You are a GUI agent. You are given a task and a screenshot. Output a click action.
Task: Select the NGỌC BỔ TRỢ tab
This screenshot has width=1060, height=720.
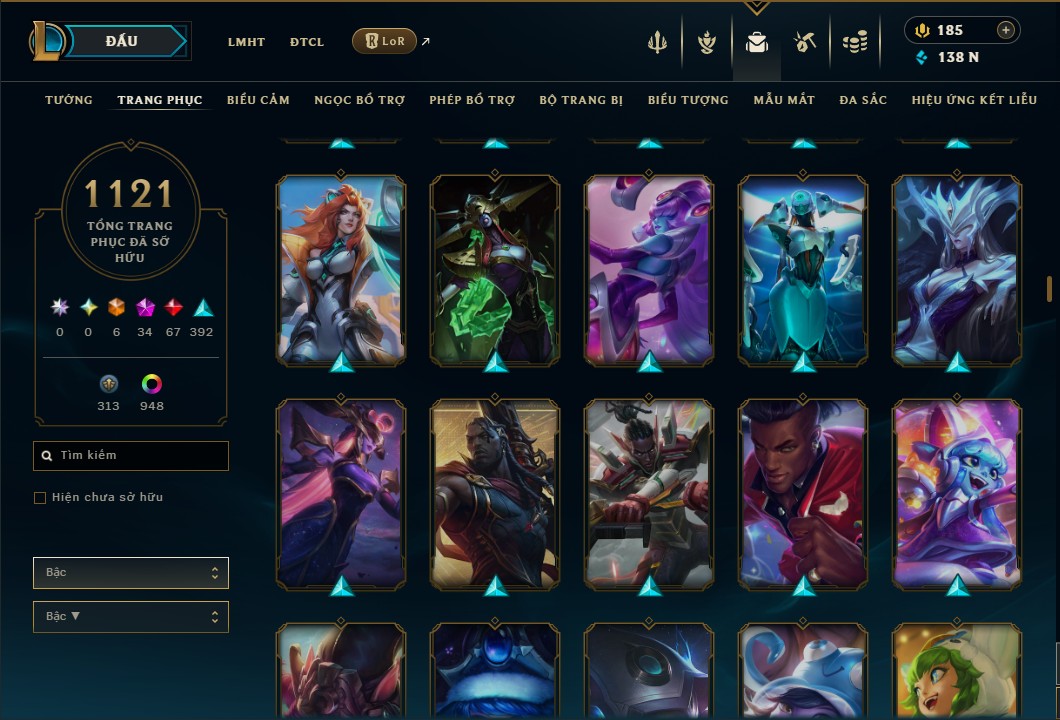(x=359, y=100)
